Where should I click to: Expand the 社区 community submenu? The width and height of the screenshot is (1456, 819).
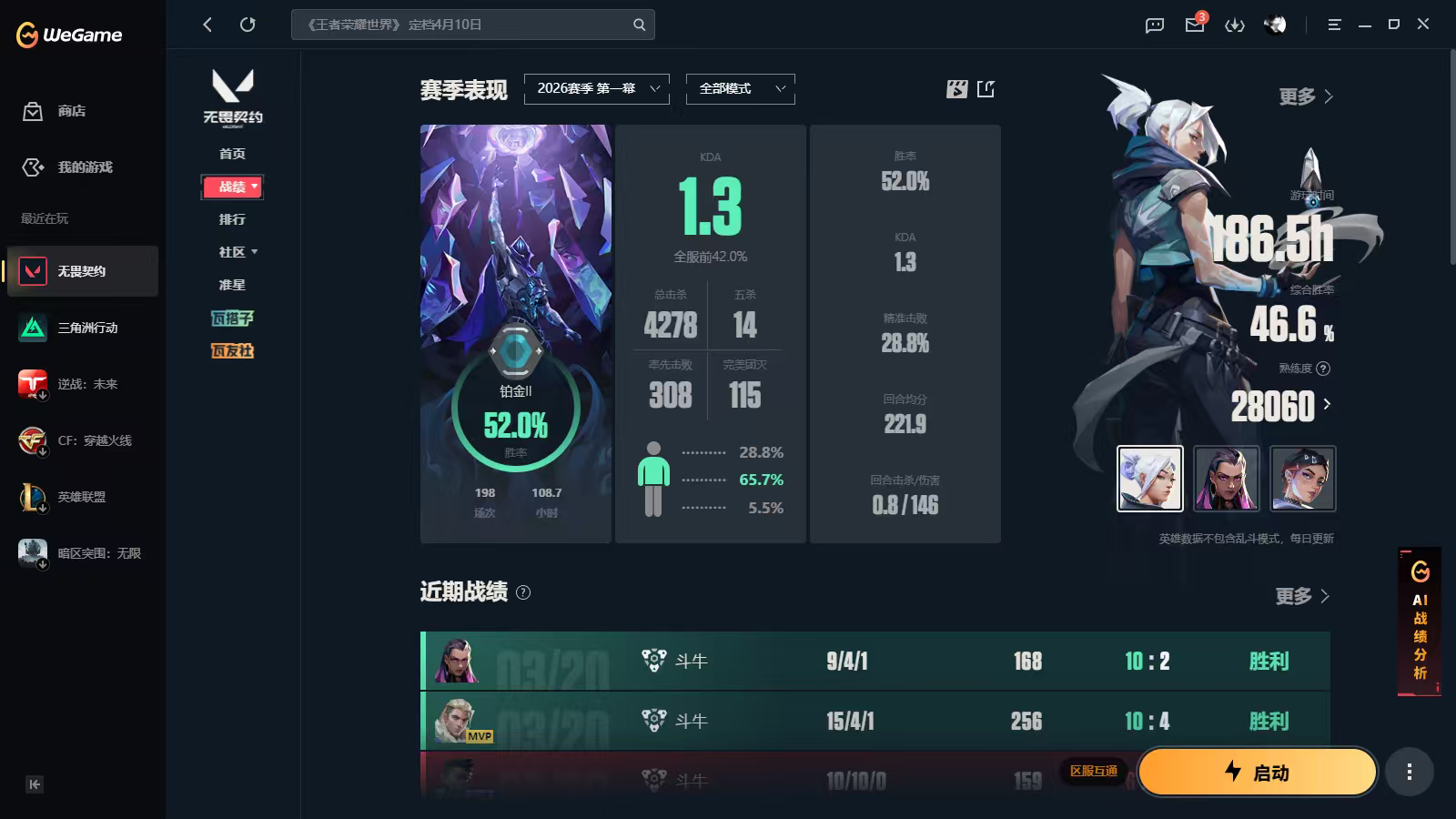[236, 252]
